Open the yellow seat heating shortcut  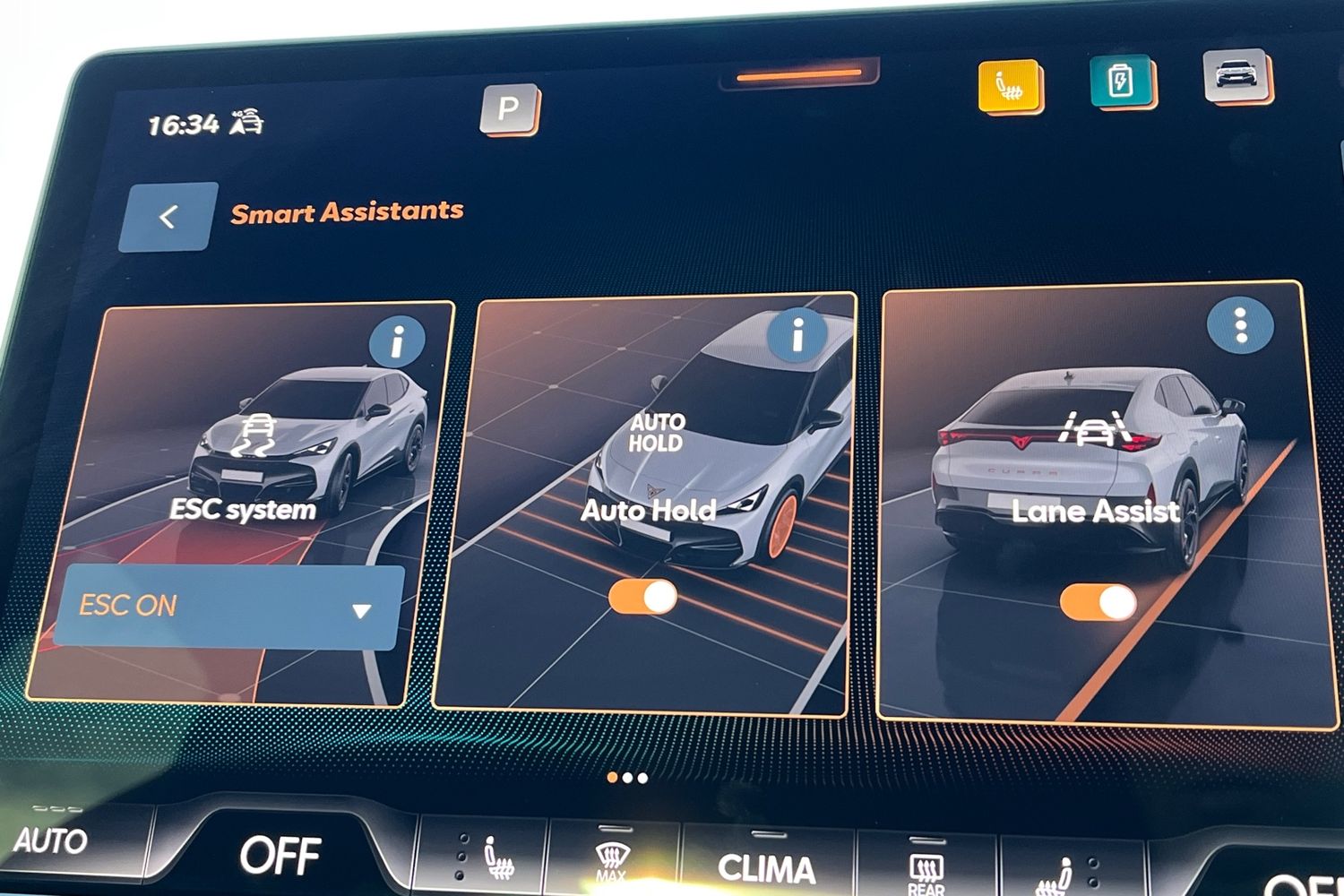pos(1010,87)
